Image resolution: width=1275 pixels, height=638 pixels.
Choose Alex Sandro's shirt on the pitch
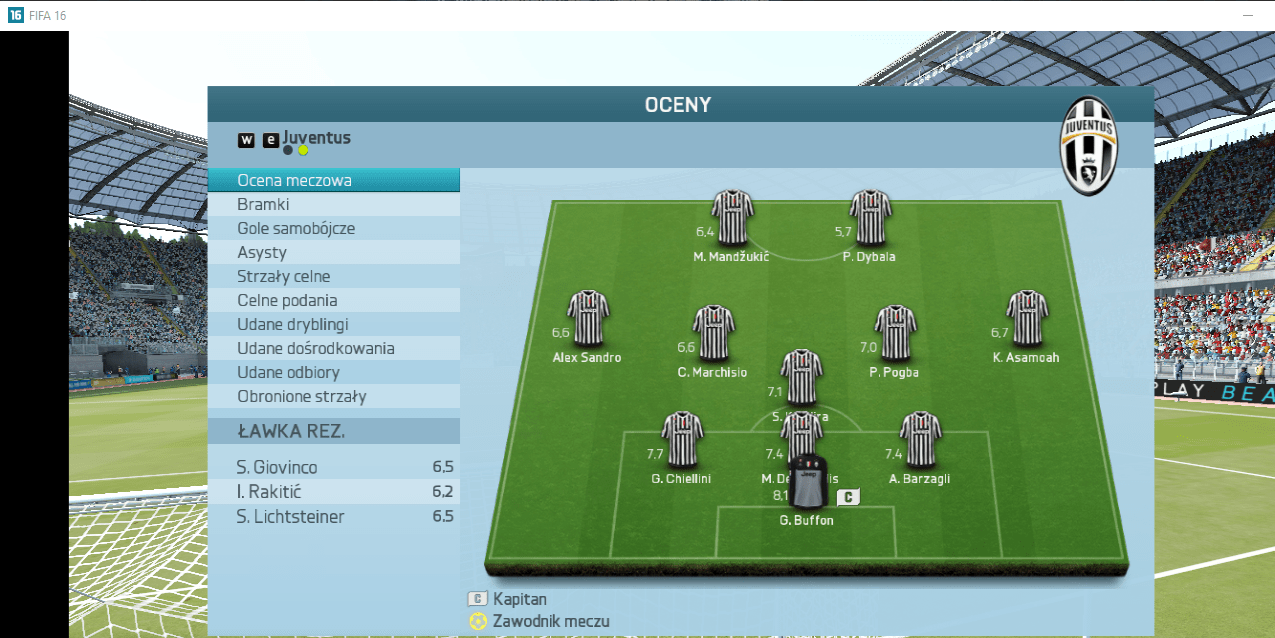(588, 318)
